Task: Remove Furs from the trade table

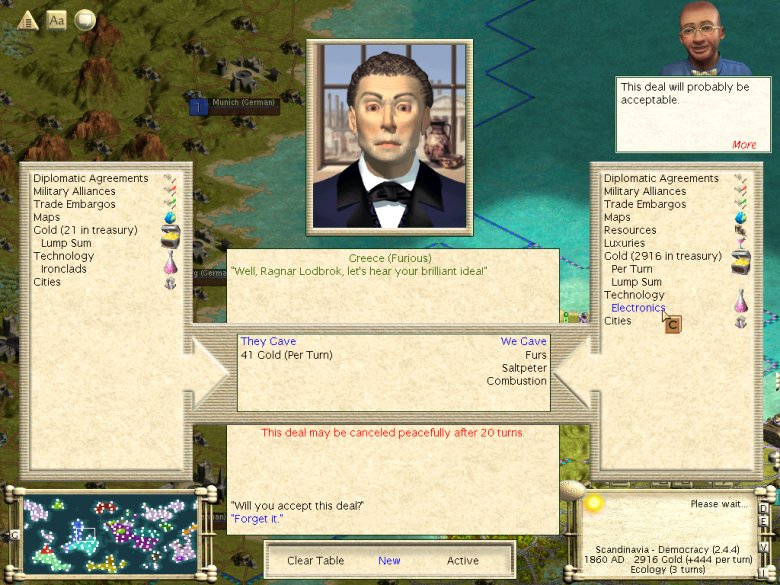Action: (535, 355)
